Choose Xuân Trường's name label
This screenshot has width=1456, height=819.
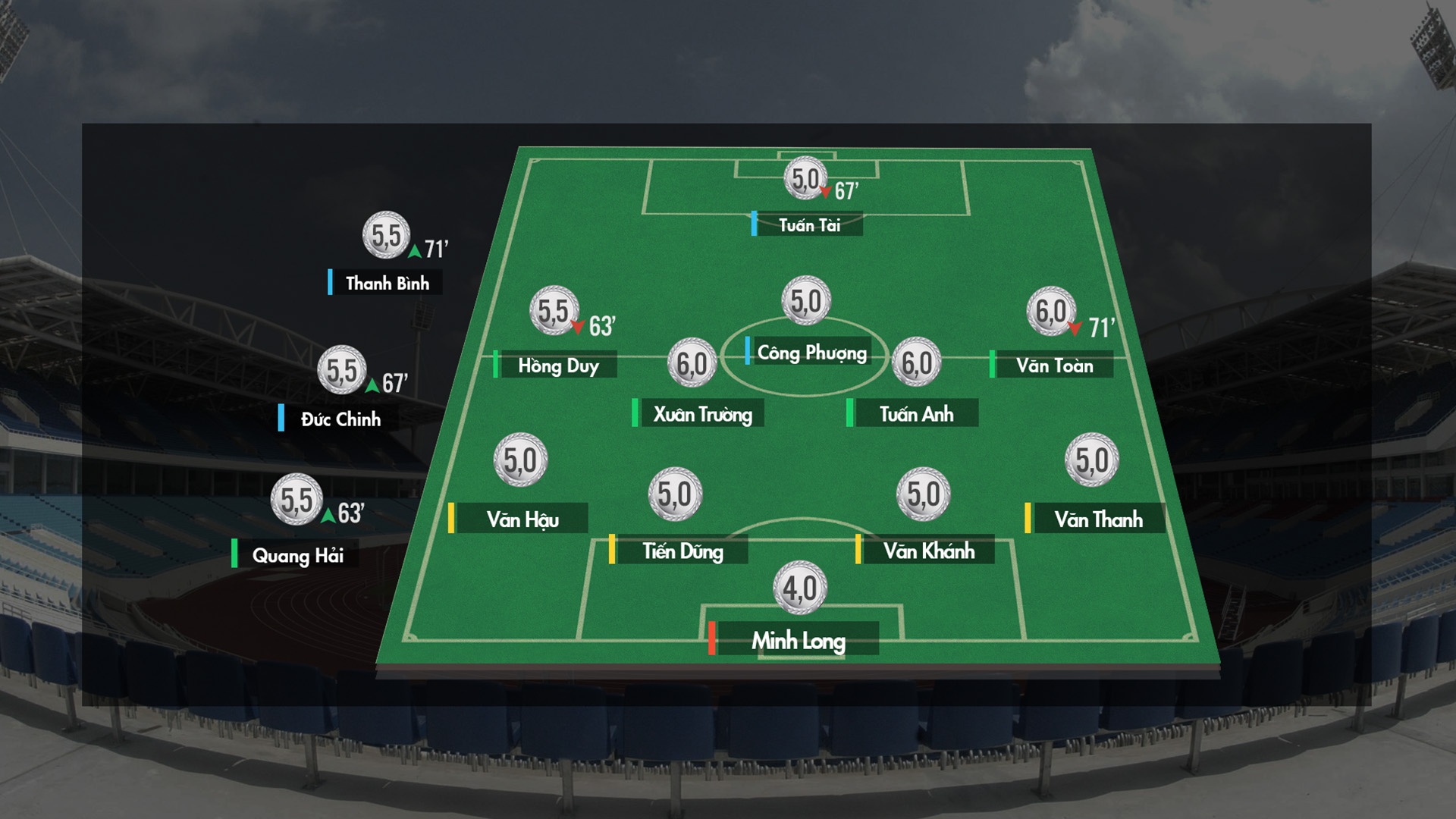(702, 414)
